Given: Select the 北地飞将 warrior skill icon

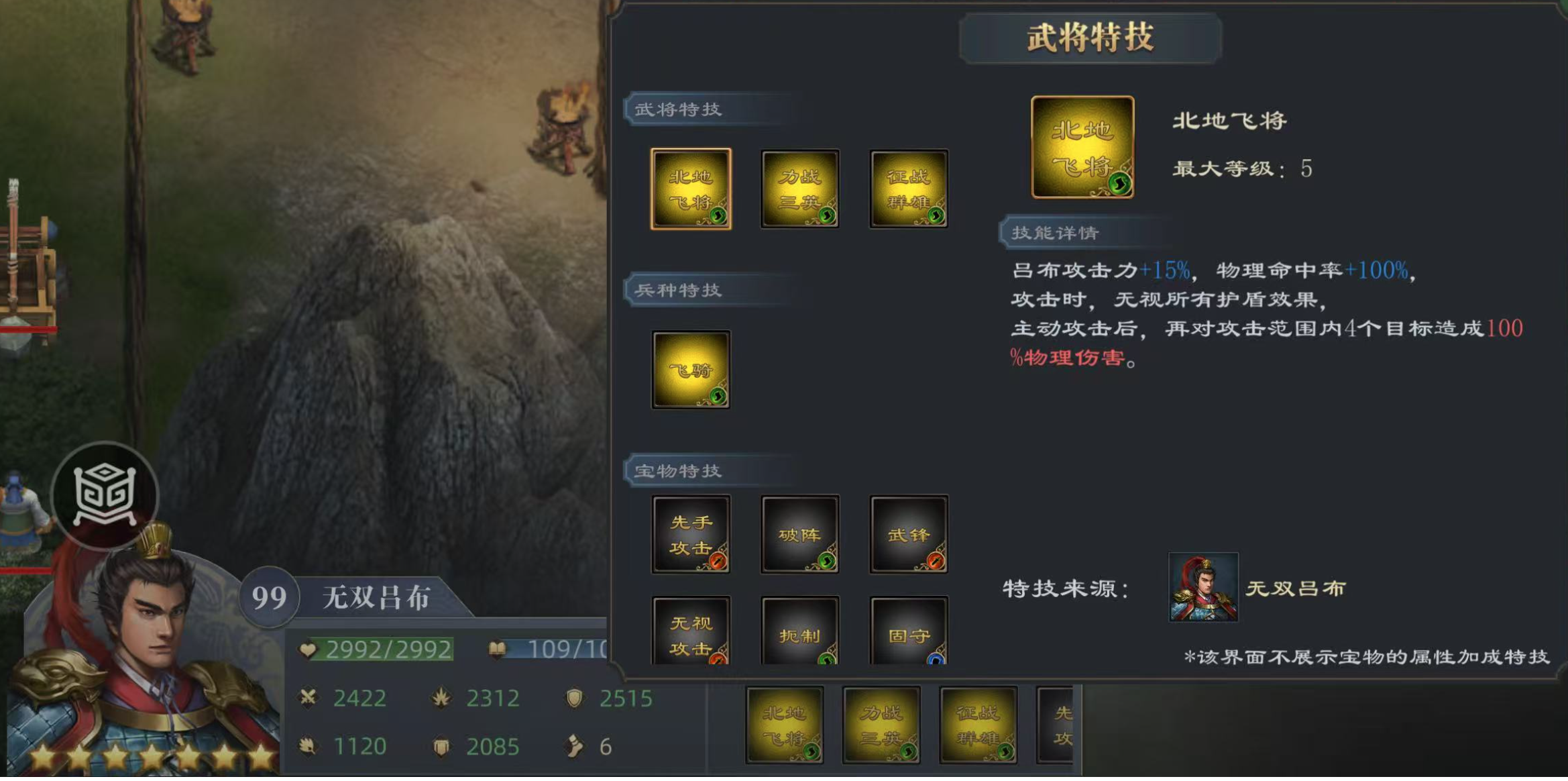Looking at the screenshot, I should 691,189.
